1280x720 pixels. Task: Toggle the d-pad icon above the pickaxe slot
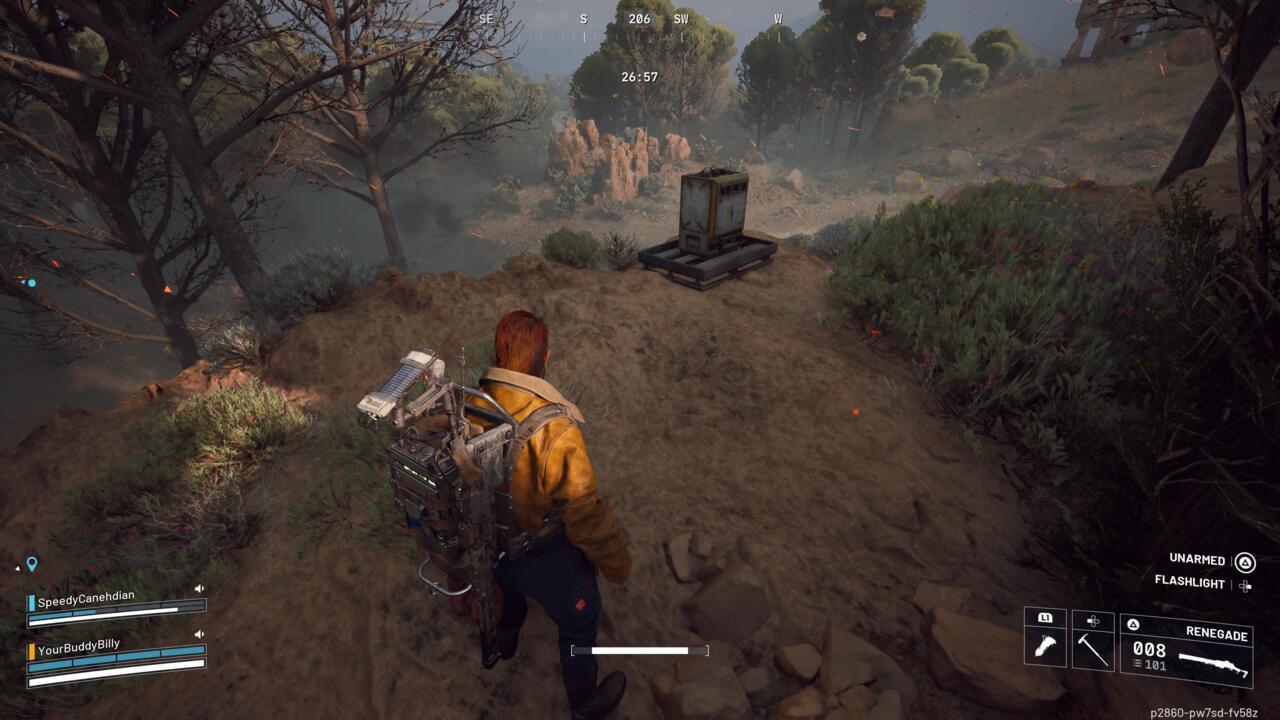[1092, 621]
